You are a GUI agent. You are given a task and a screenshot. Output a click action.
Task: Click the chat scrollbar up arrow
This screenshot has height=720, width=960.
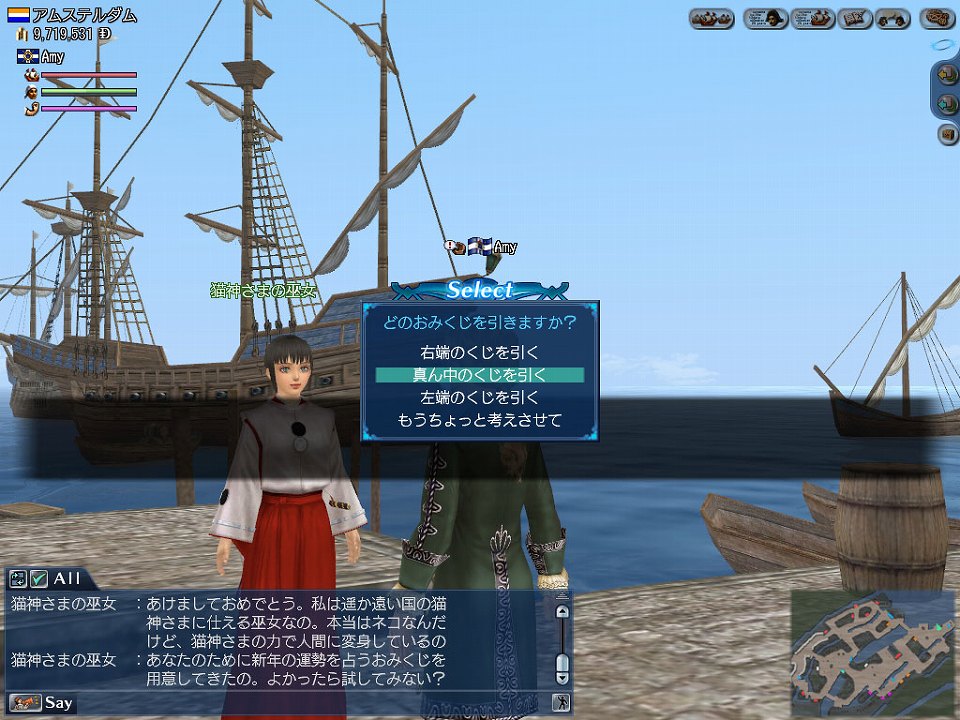click(562, 611)
